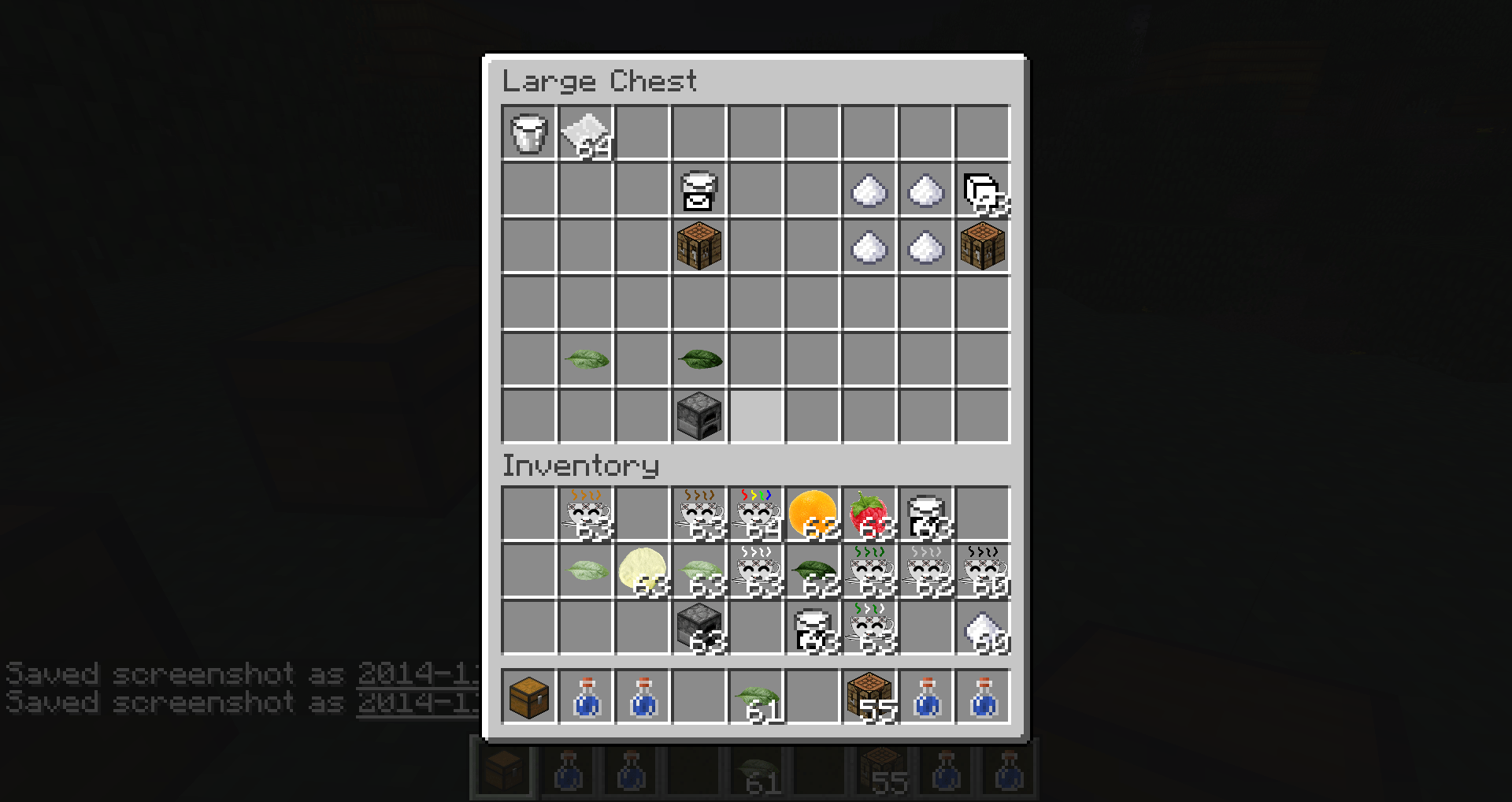The height and width of the screenshot is (802, 1512).
Task: Take the black-steam tea cup stack of 60
Action: (x=983, y=573)
